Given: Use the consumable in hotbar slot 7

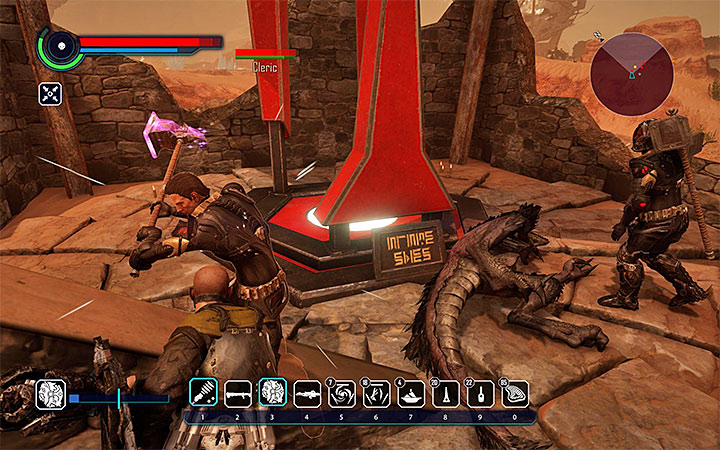Looking at the screenshot, I should (x=410, y=392).
